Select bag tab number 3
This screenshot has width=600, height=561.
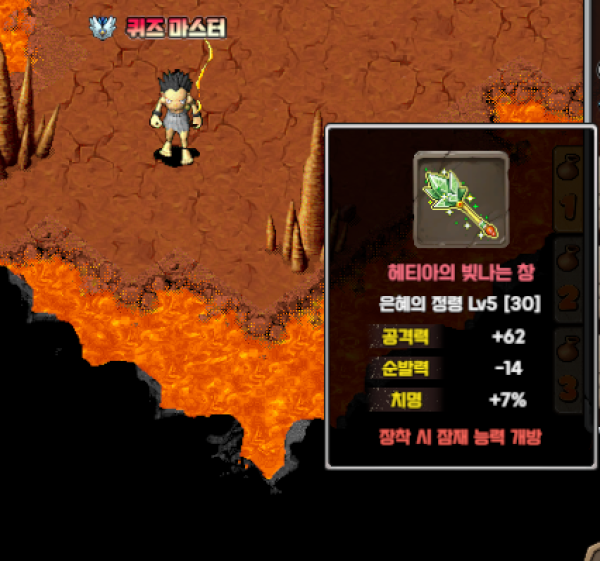click(571, 368)
